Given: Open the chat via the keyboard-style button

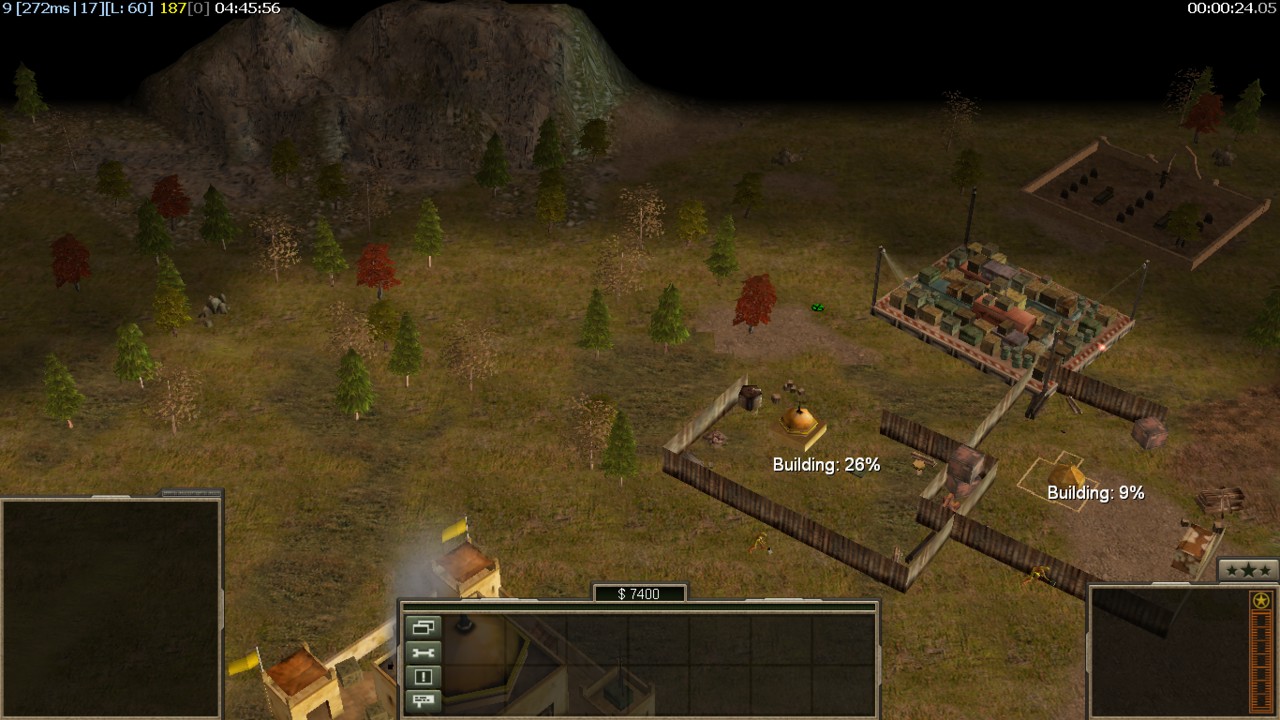Looking at the screenshot, I should 423,700.
